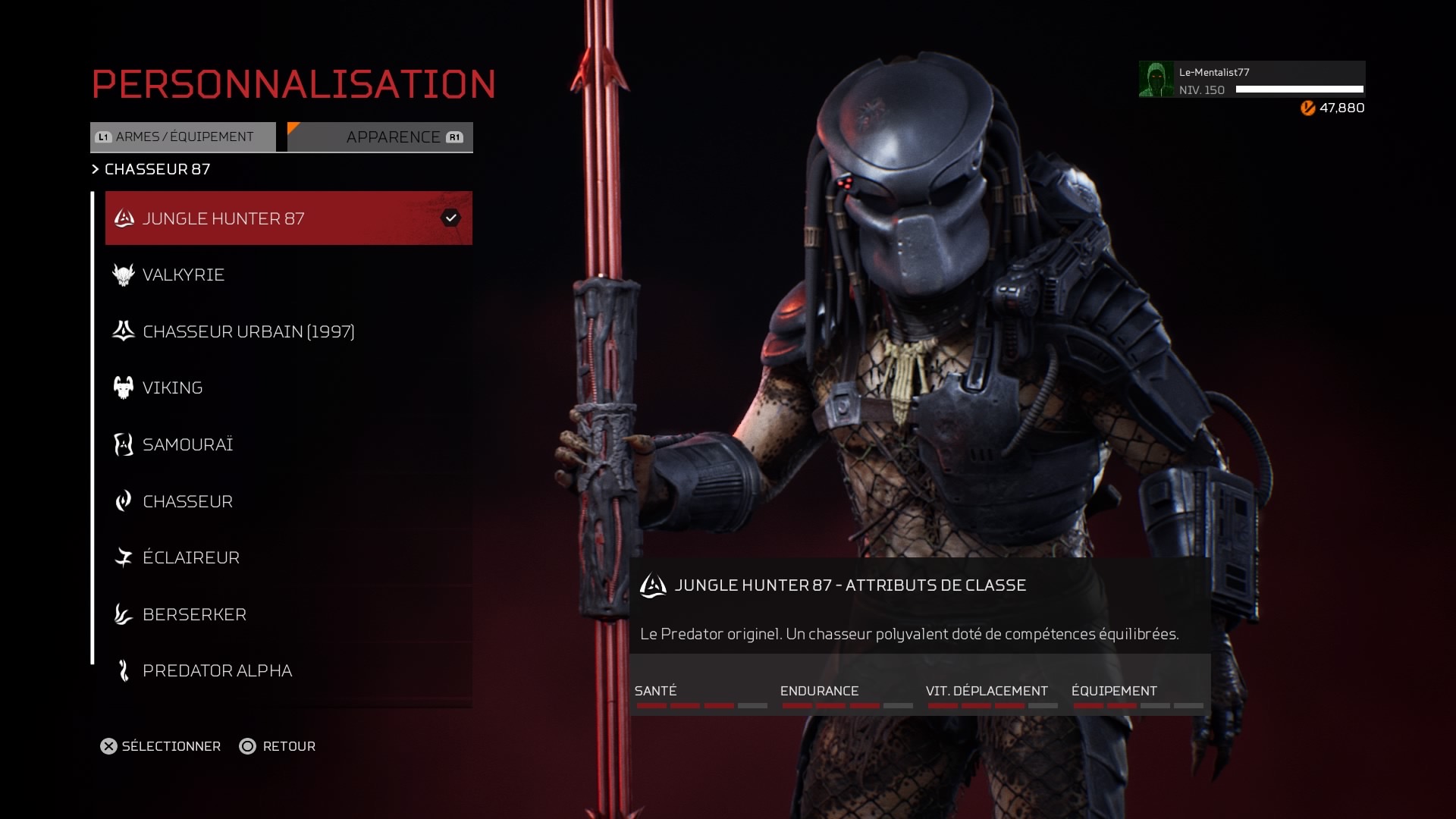The height and width of the screenshot is (819, 1456).
Task: Select the Chasseur class entry
Action: [288, 501]
